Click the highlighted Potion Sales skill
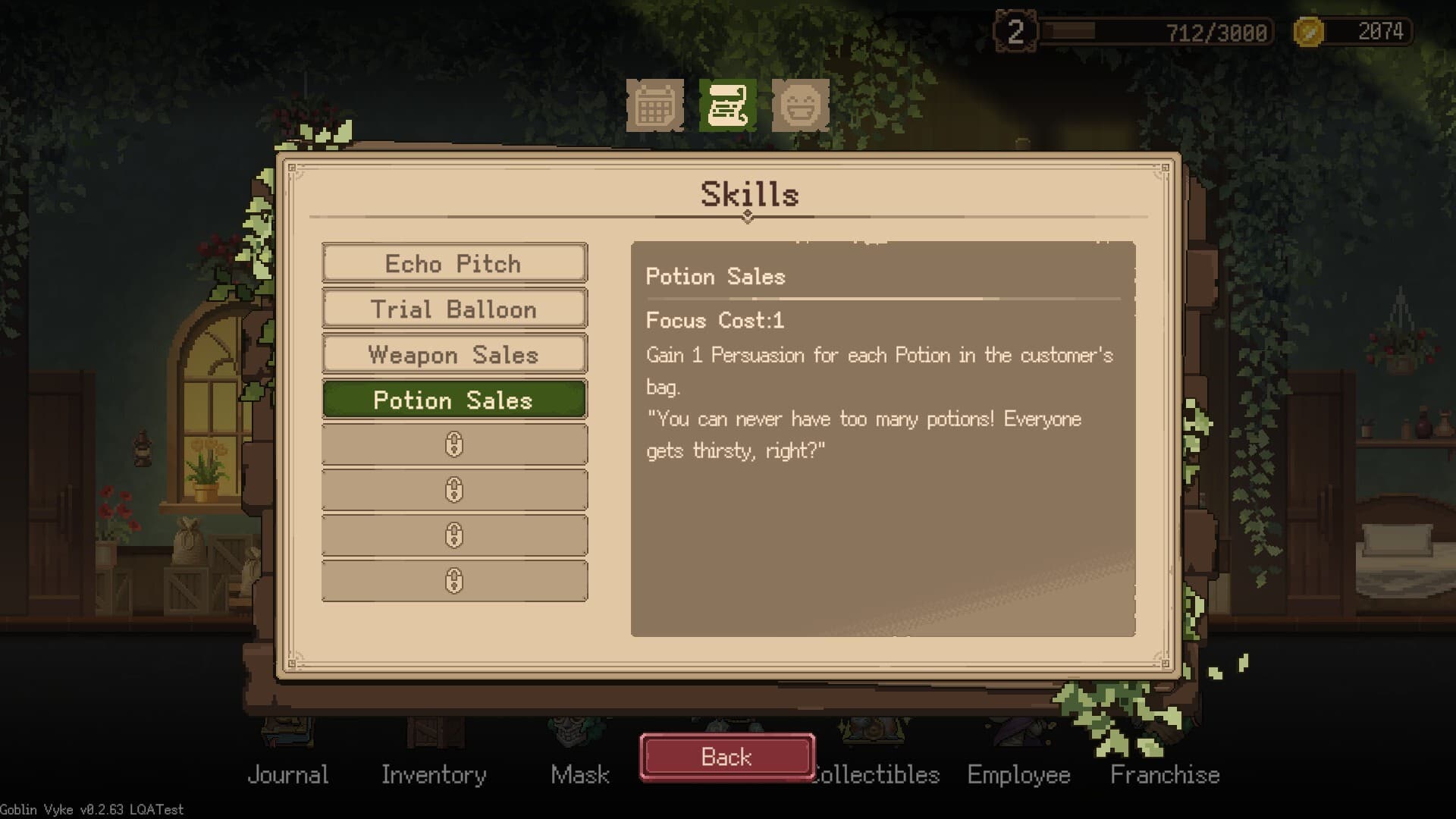Image resolution: width=1456 pixels, height=819 pixels. coord(454,400)
